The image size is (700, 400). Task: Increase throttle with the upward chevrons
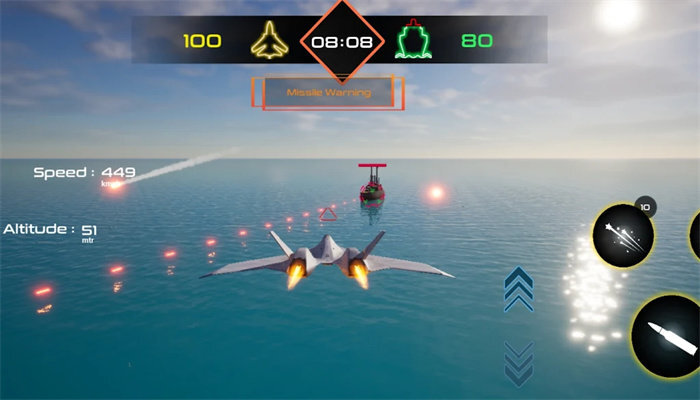coord(518,289)
